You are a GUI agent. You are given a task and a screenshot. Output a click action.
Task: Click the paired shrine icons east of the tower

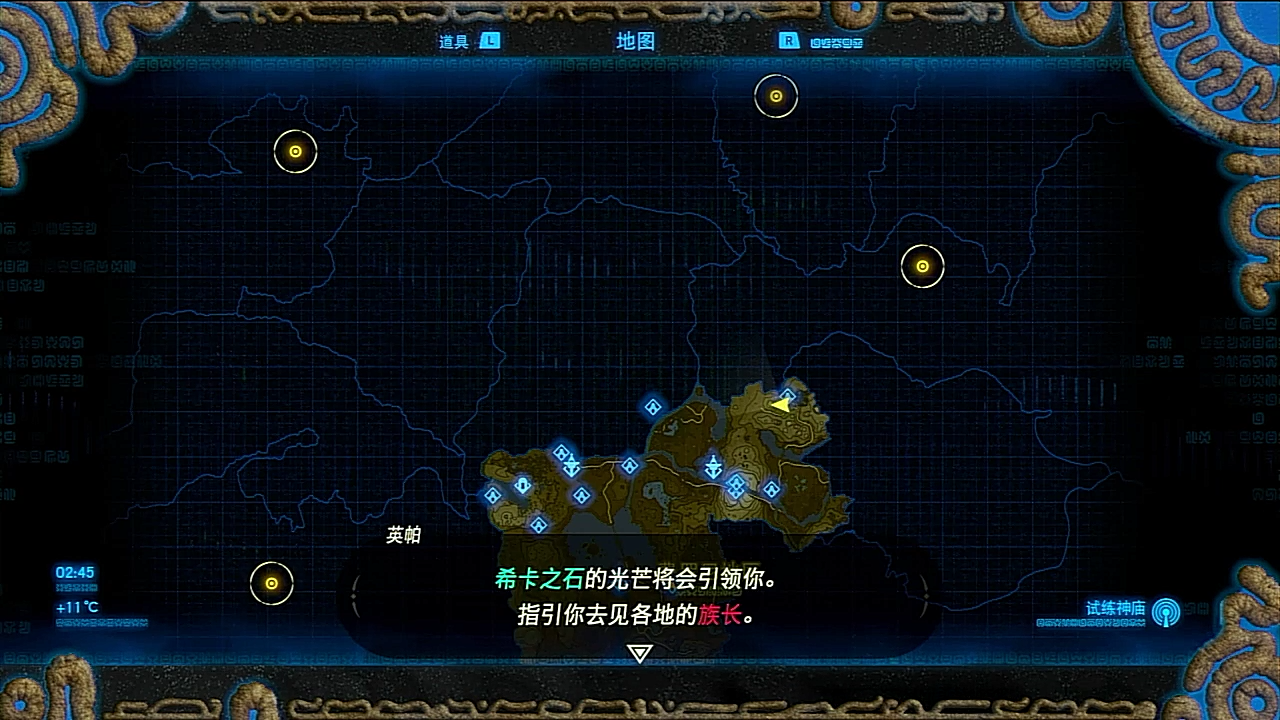[736, 486]
